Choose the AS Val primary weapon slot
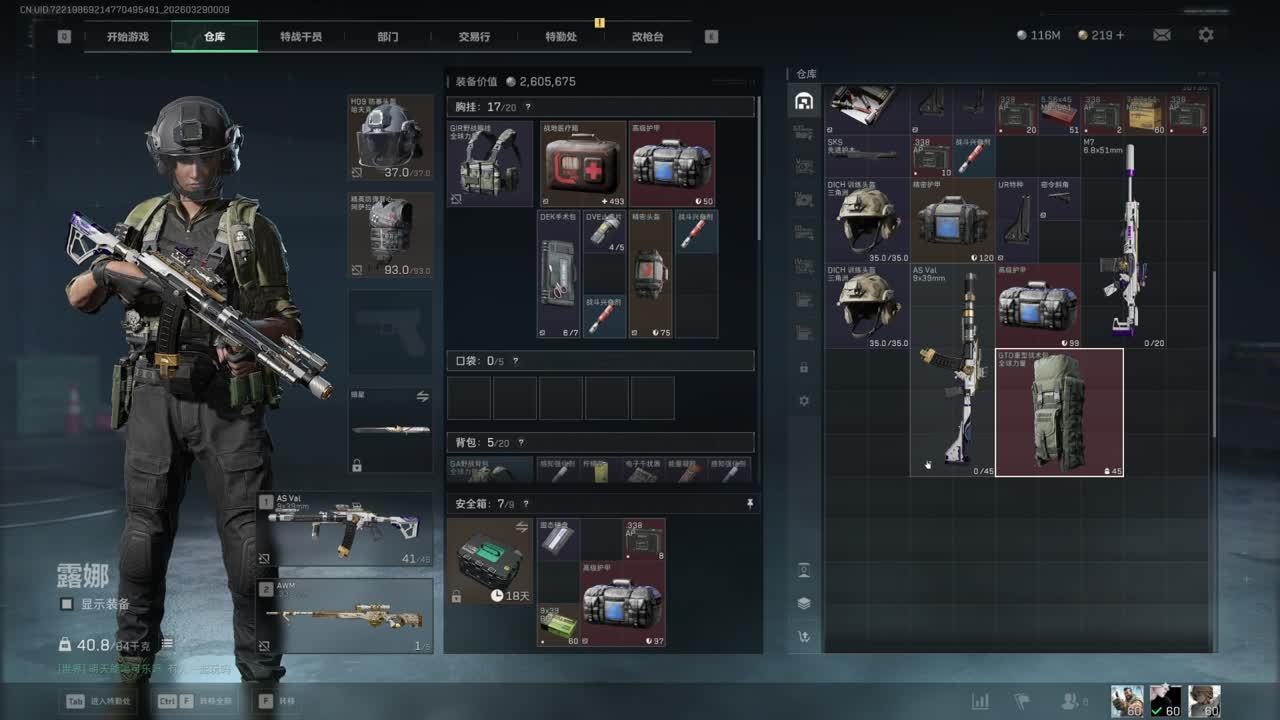The image size is (1280, 720). point(346,530)
